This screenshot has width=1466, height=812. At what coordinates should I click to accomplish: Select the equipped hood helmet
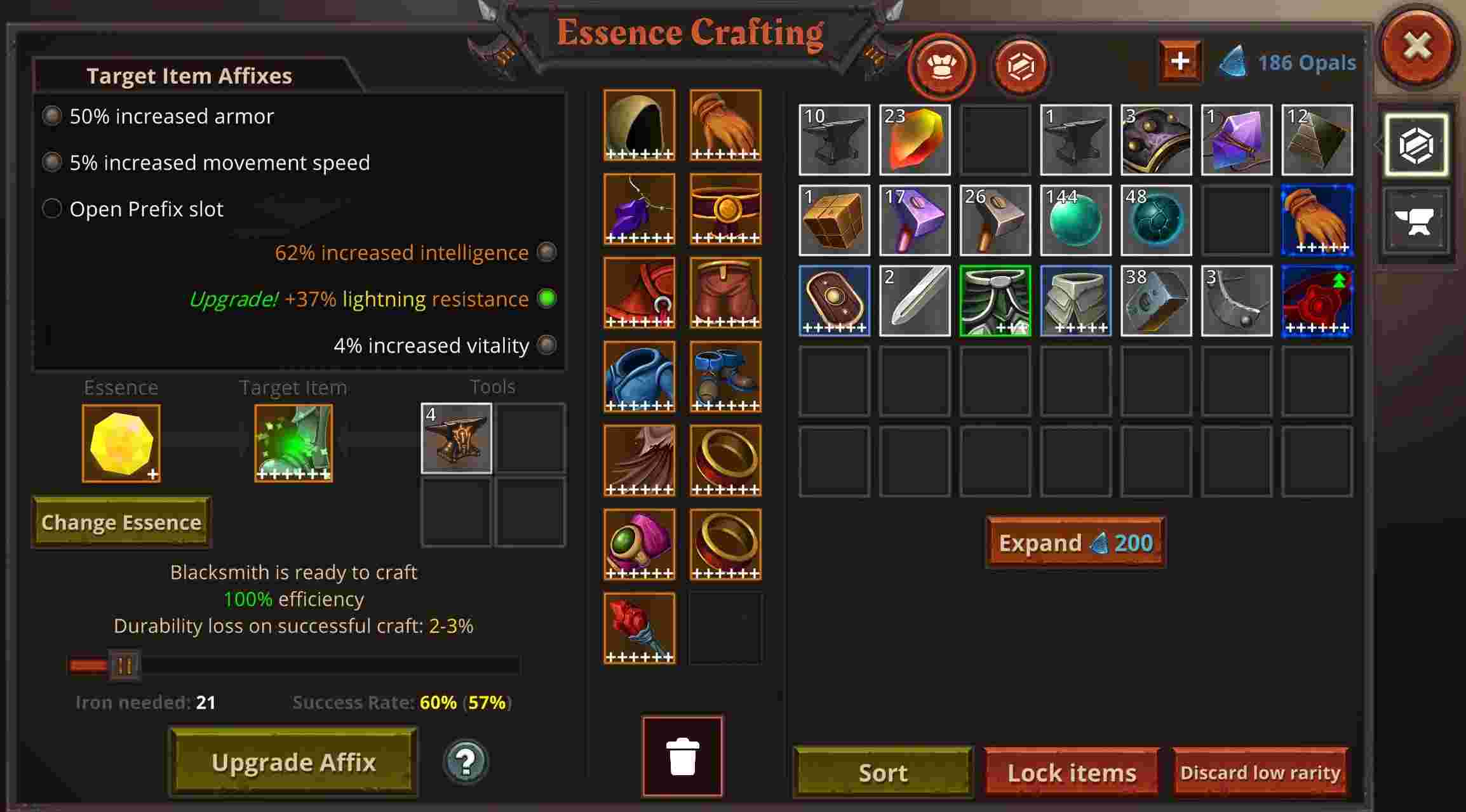click(640, 125)
